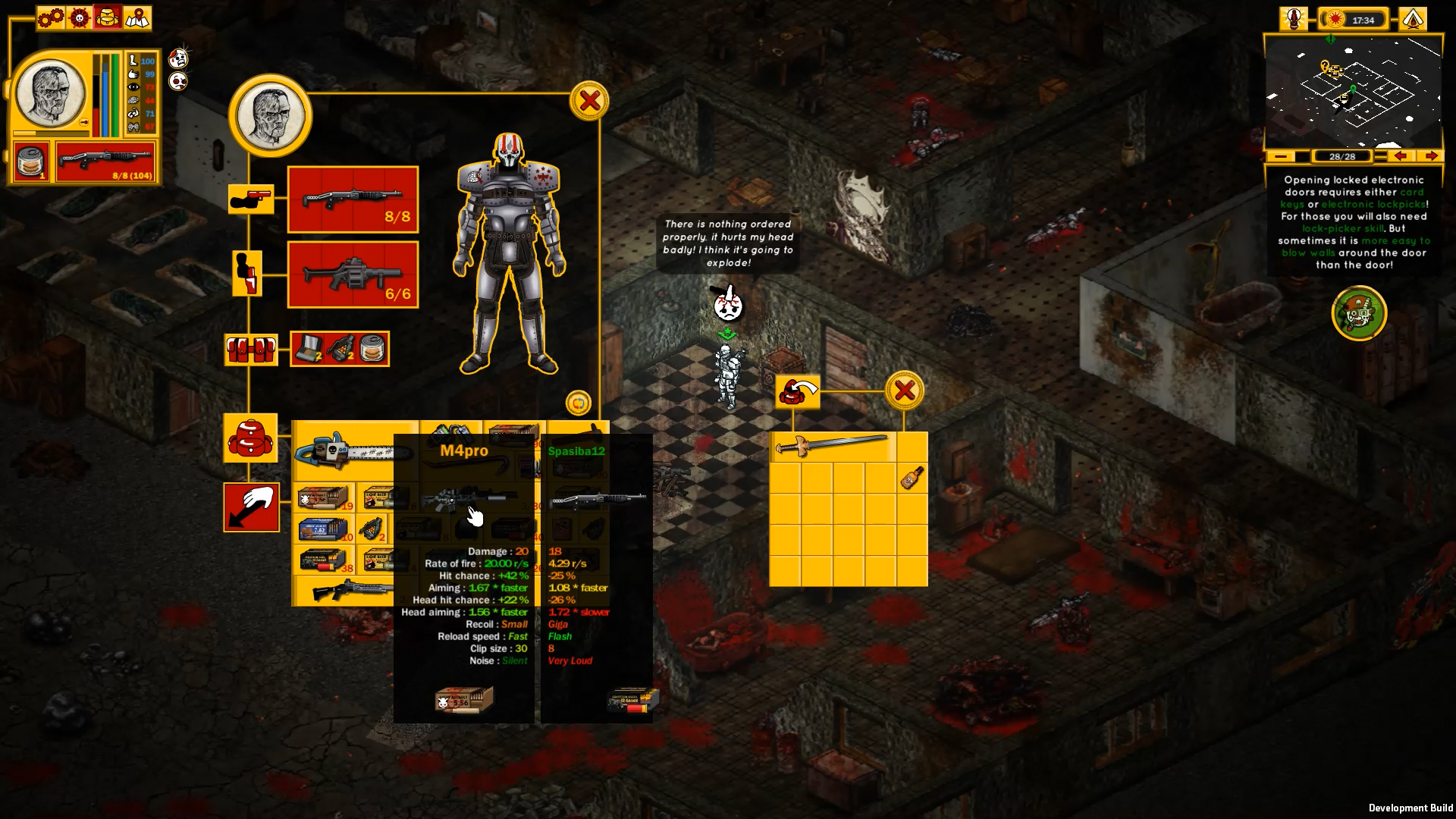Switch to the map pin tab
This screenshot has height=819, width=1456.
pyautogui.click(x=137, y=18)
